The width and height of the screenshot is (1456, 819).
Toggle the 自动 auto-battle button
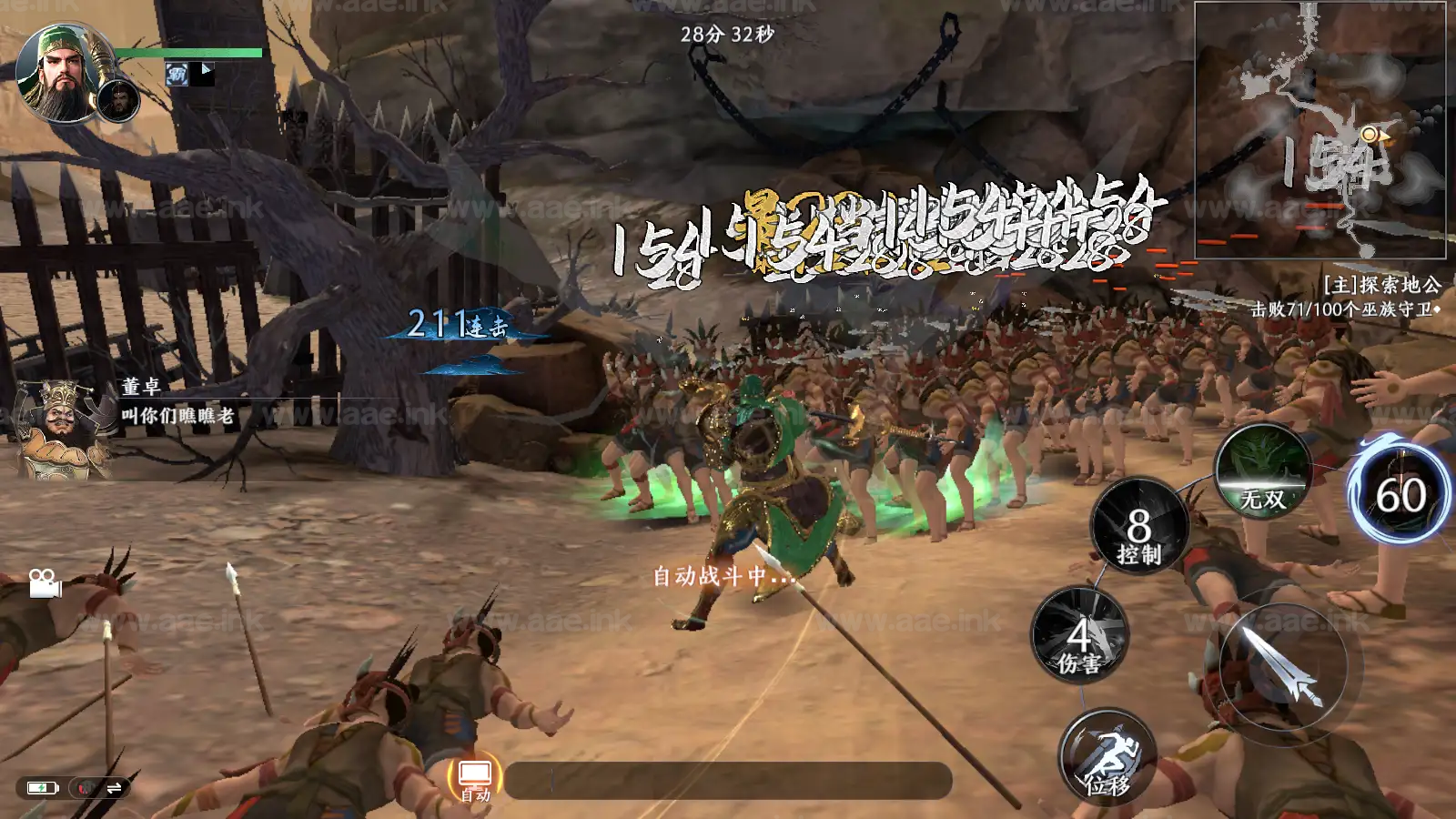(x=475, y=780)
